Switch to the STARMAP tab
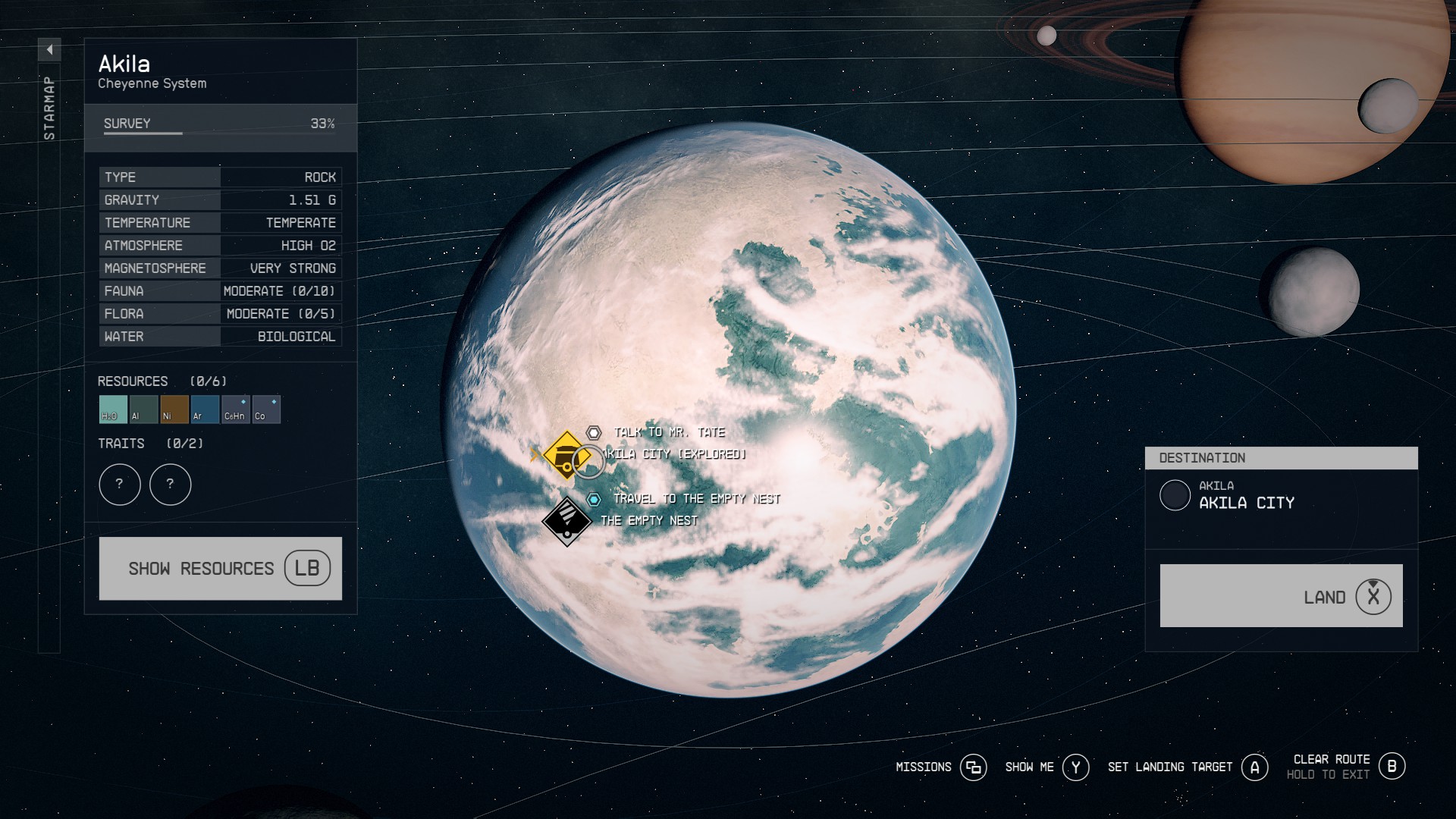The width and height of the screenshot is (1456, 819). pyautogui.click(x=50, y=106)
